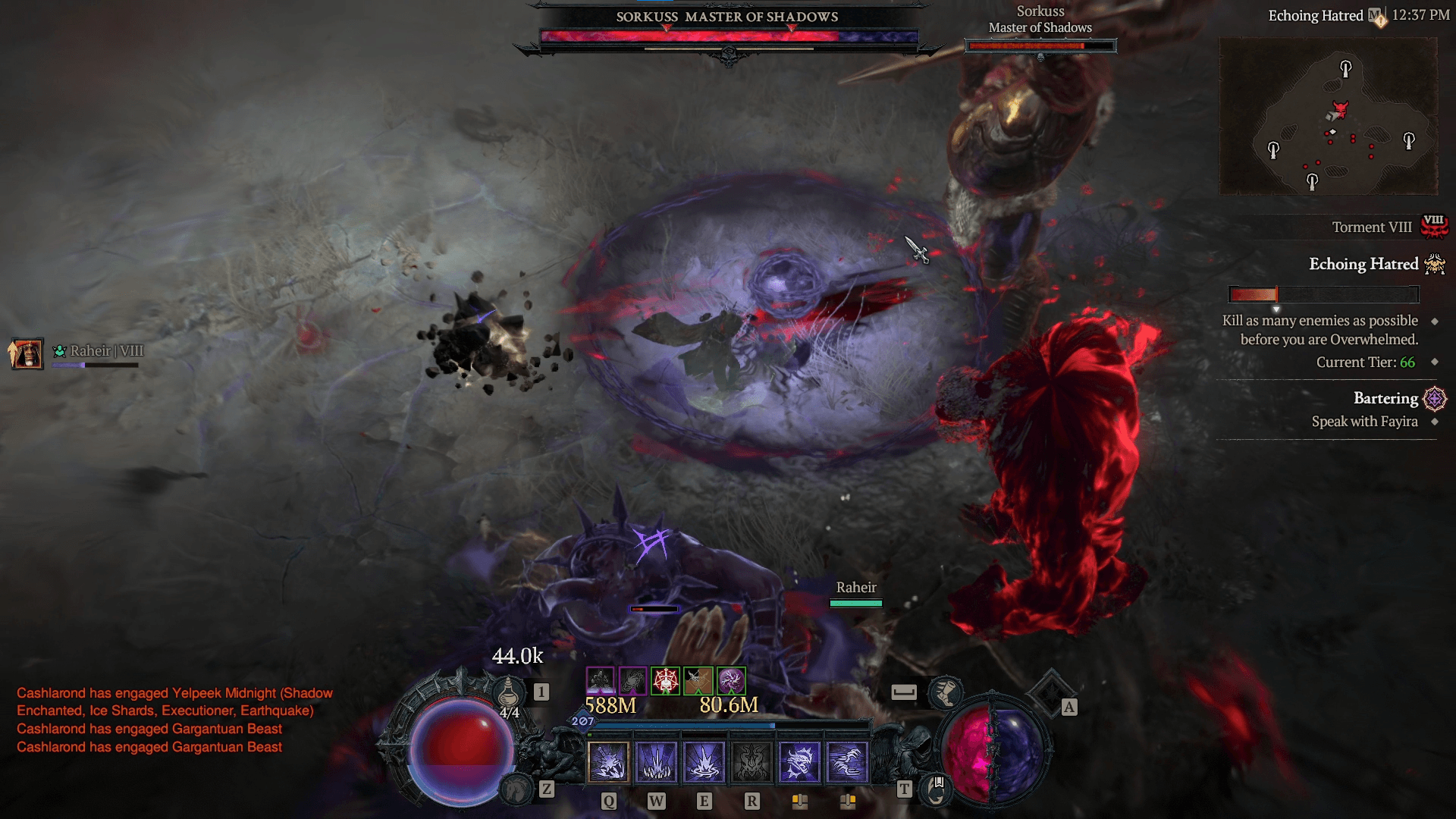Activate the gold-framed hand burst skill

tap(608, 761)
